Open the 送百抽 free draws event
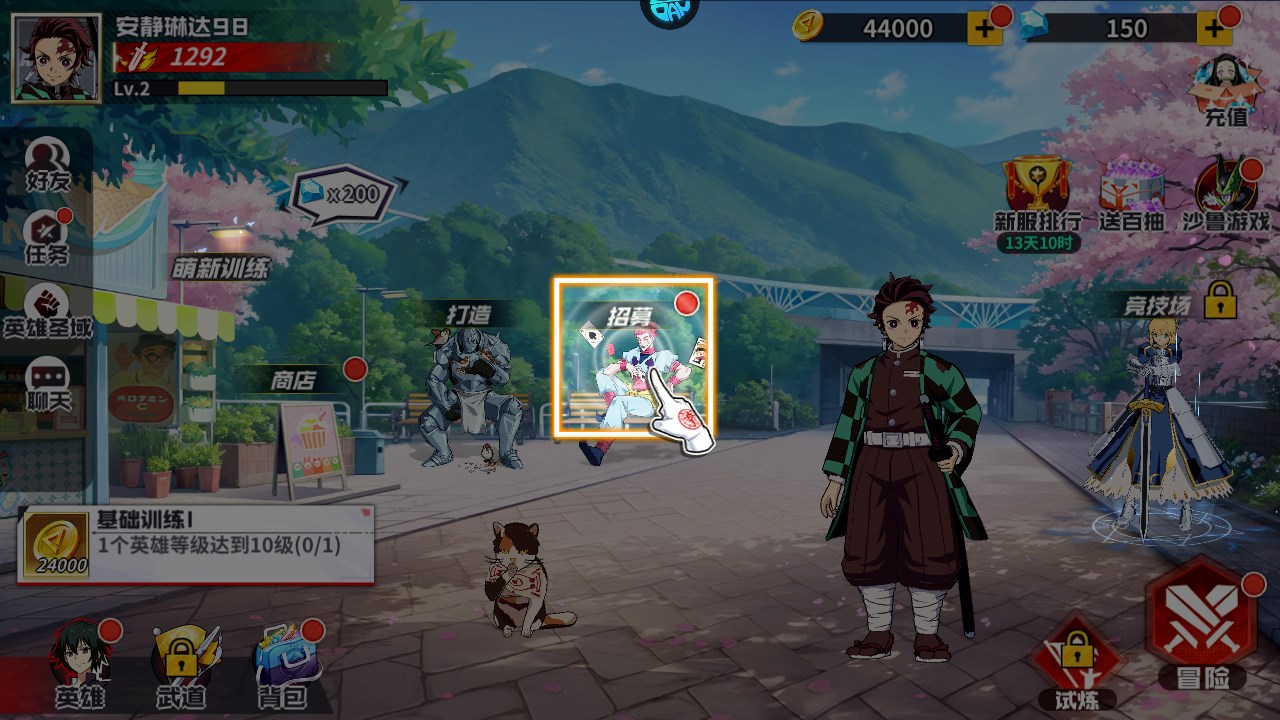The image size is (1280, 720). point(1131,193)
